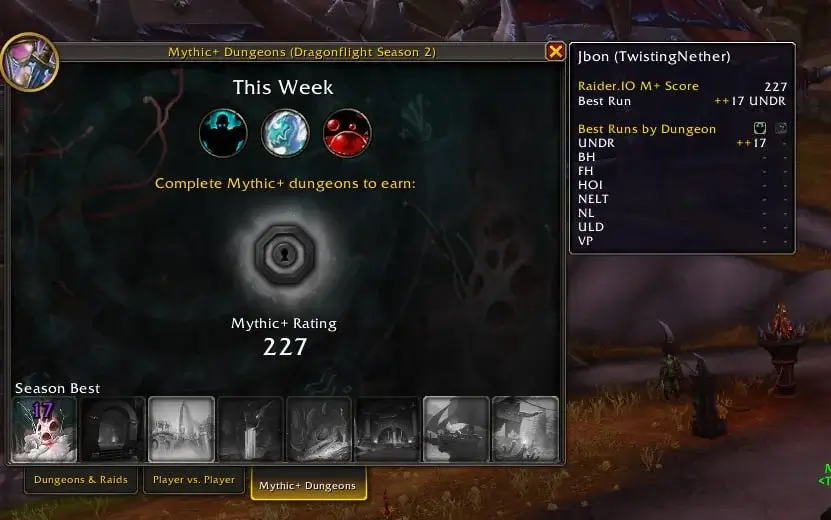Click the locked weekly reward keyhole icon

[285, 256]
